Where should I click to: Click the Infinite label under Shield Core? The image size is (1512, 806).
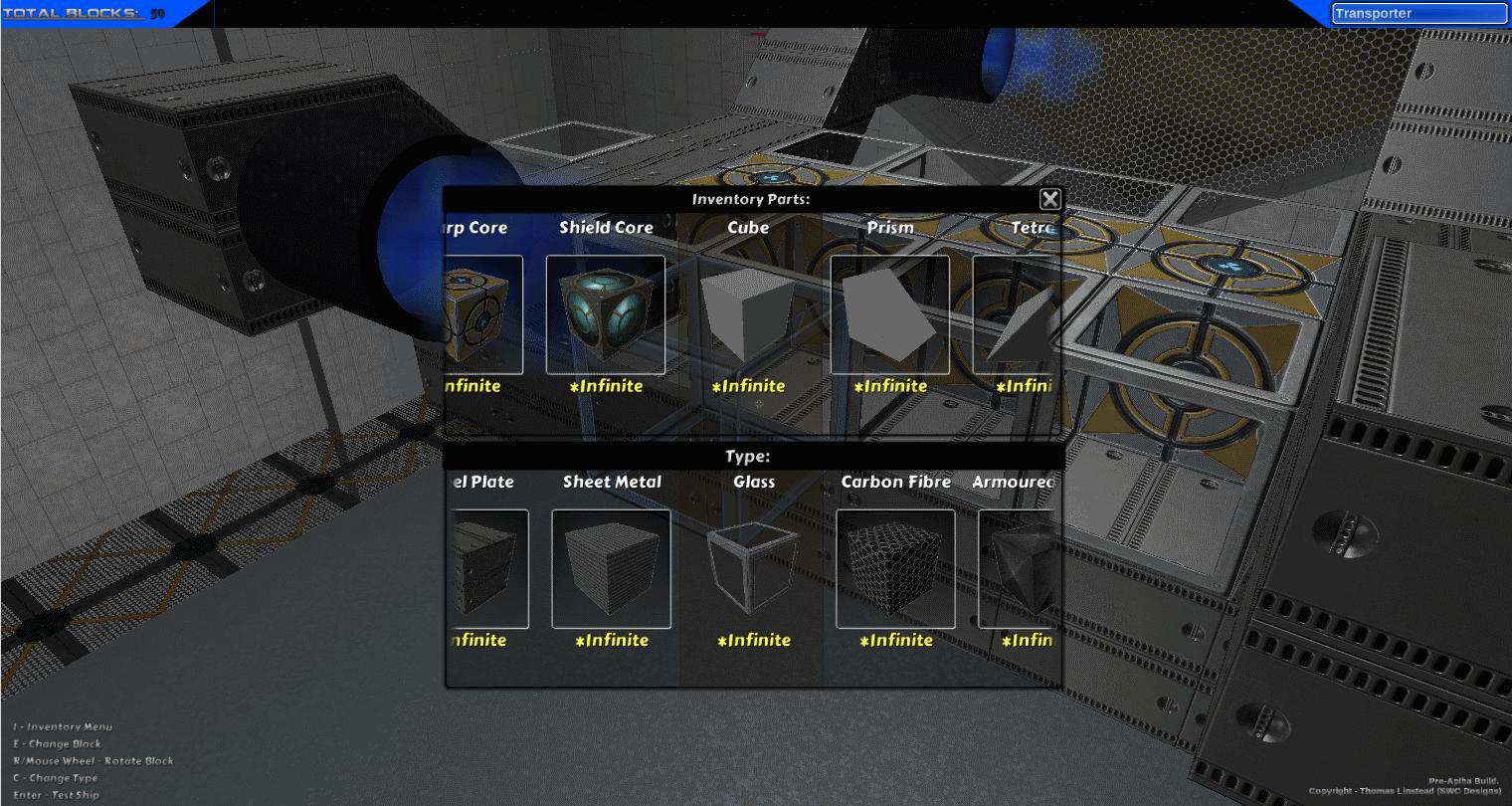click(x=608, y=386)
